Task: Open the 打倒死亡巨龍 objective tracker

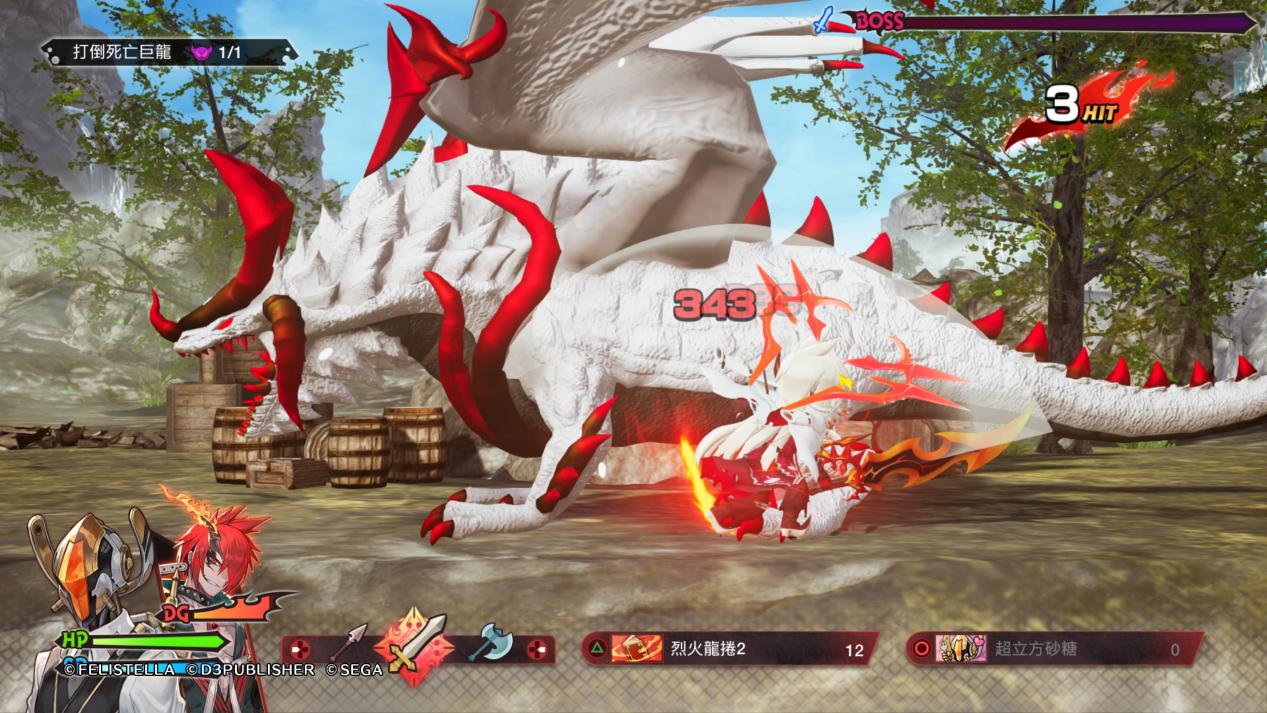Action: (x=167, y=52)
